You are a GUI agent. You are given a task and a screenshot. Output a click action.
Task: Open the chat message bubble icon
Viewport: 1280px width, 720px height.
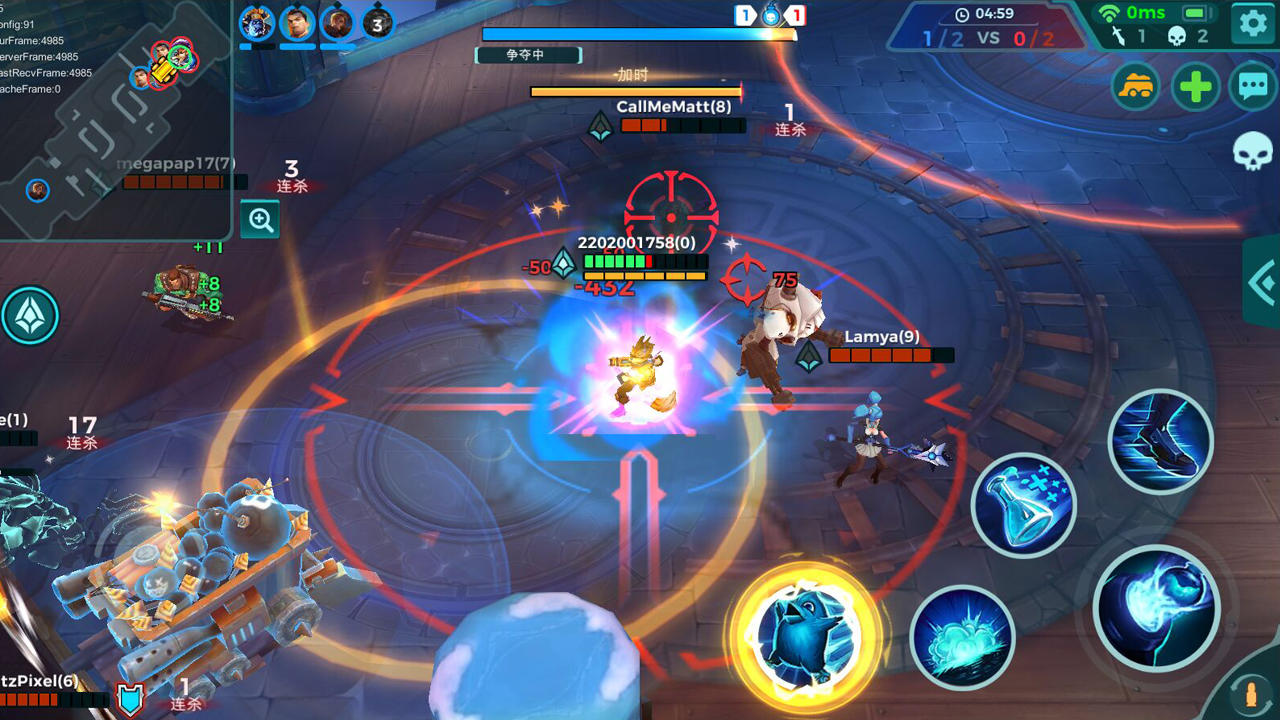pos(1253,87)
